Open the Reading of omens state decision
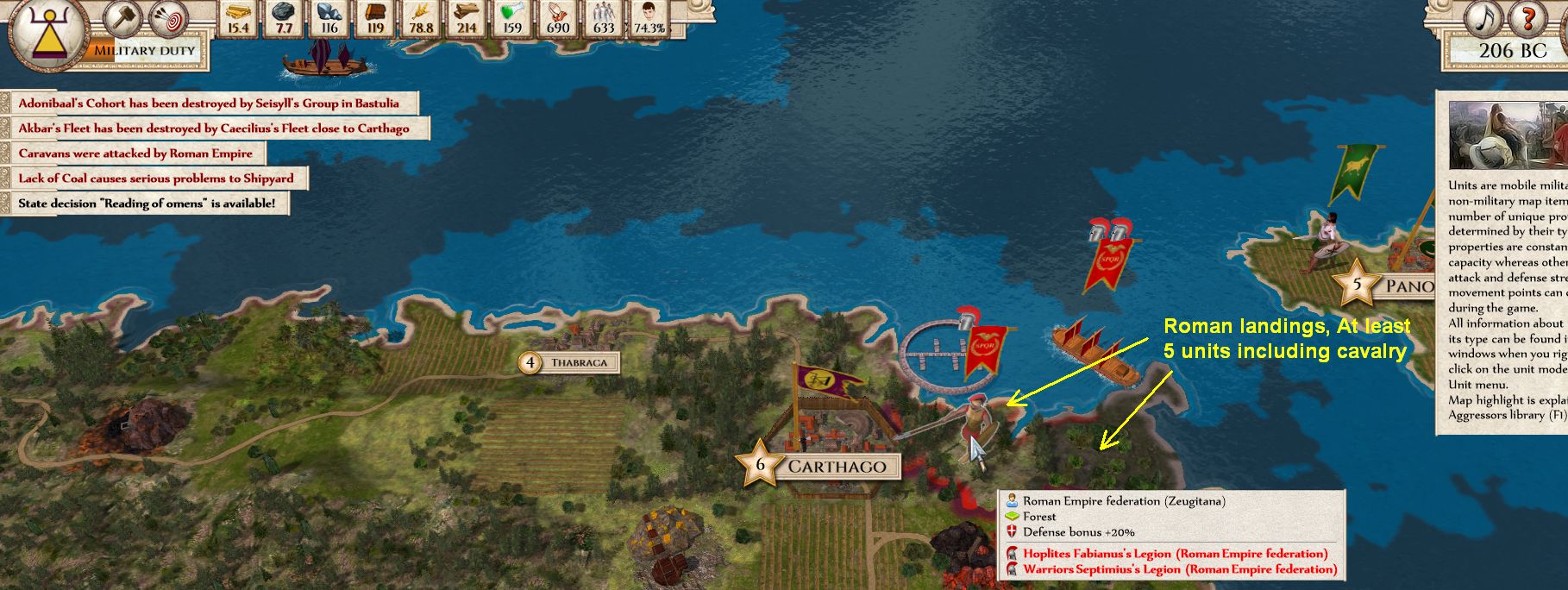The width and height of the screenshot is (1568, 590). click(147, 204)
